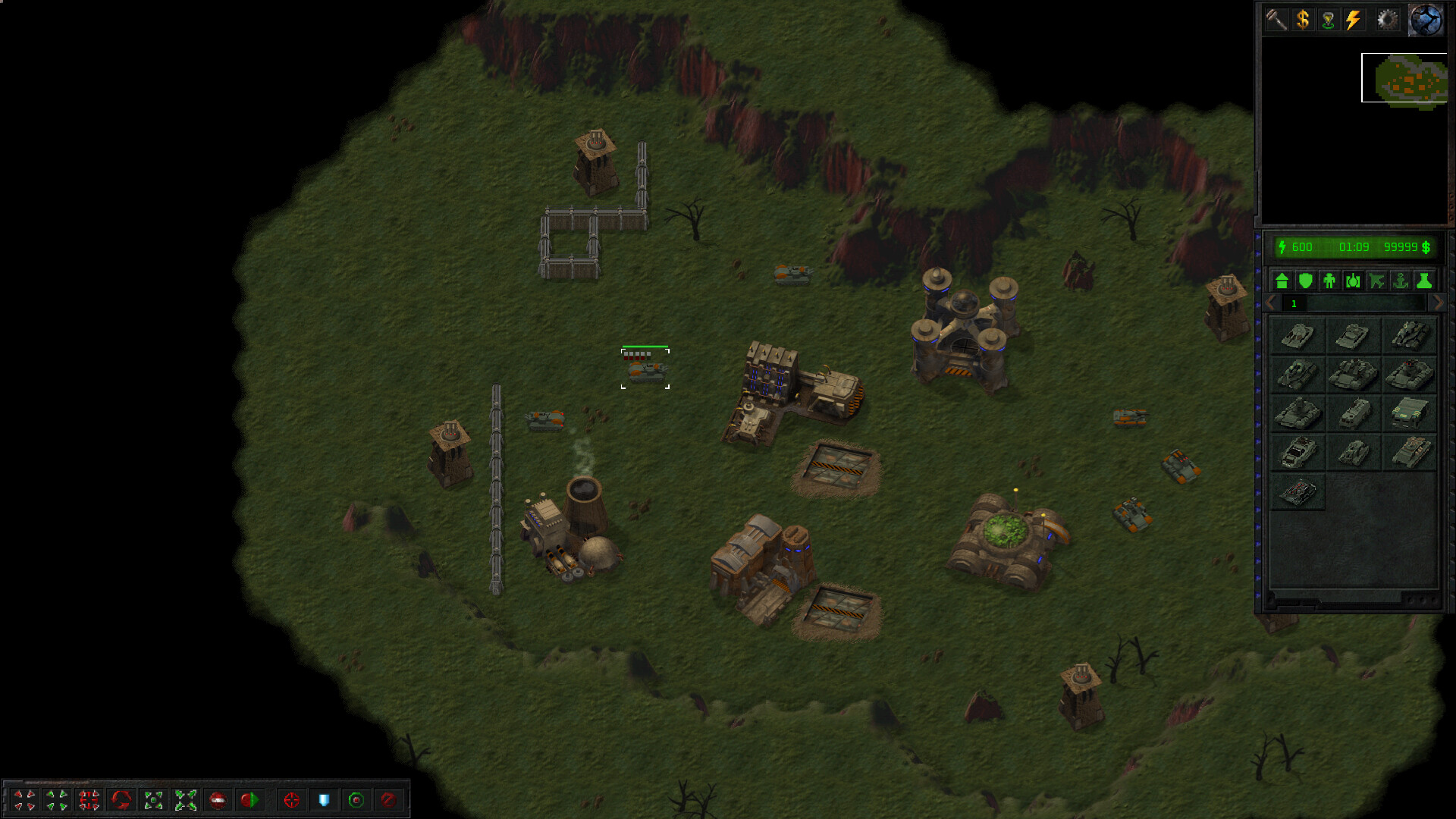Build the olive truck with yellow markings
This screenshot has height=819, width=1456.
pyautogui.click(x=1410, y=413)
